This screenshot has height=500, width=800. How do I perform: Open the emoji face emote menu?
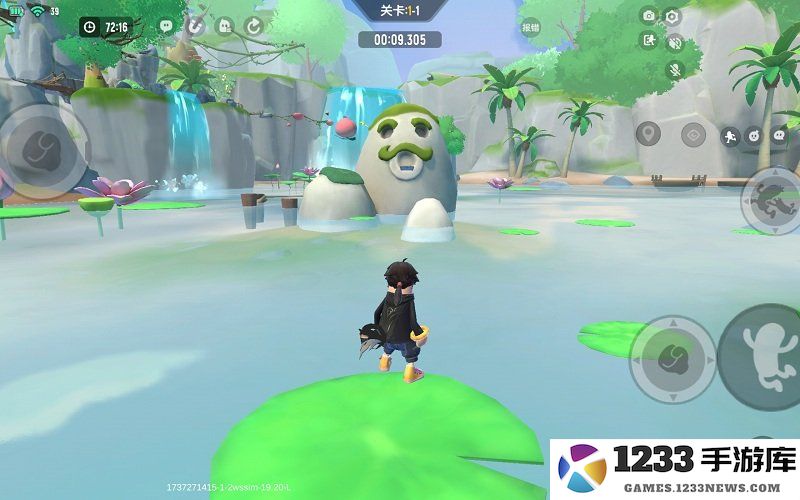pyautogui.click(x=754, y=135)
